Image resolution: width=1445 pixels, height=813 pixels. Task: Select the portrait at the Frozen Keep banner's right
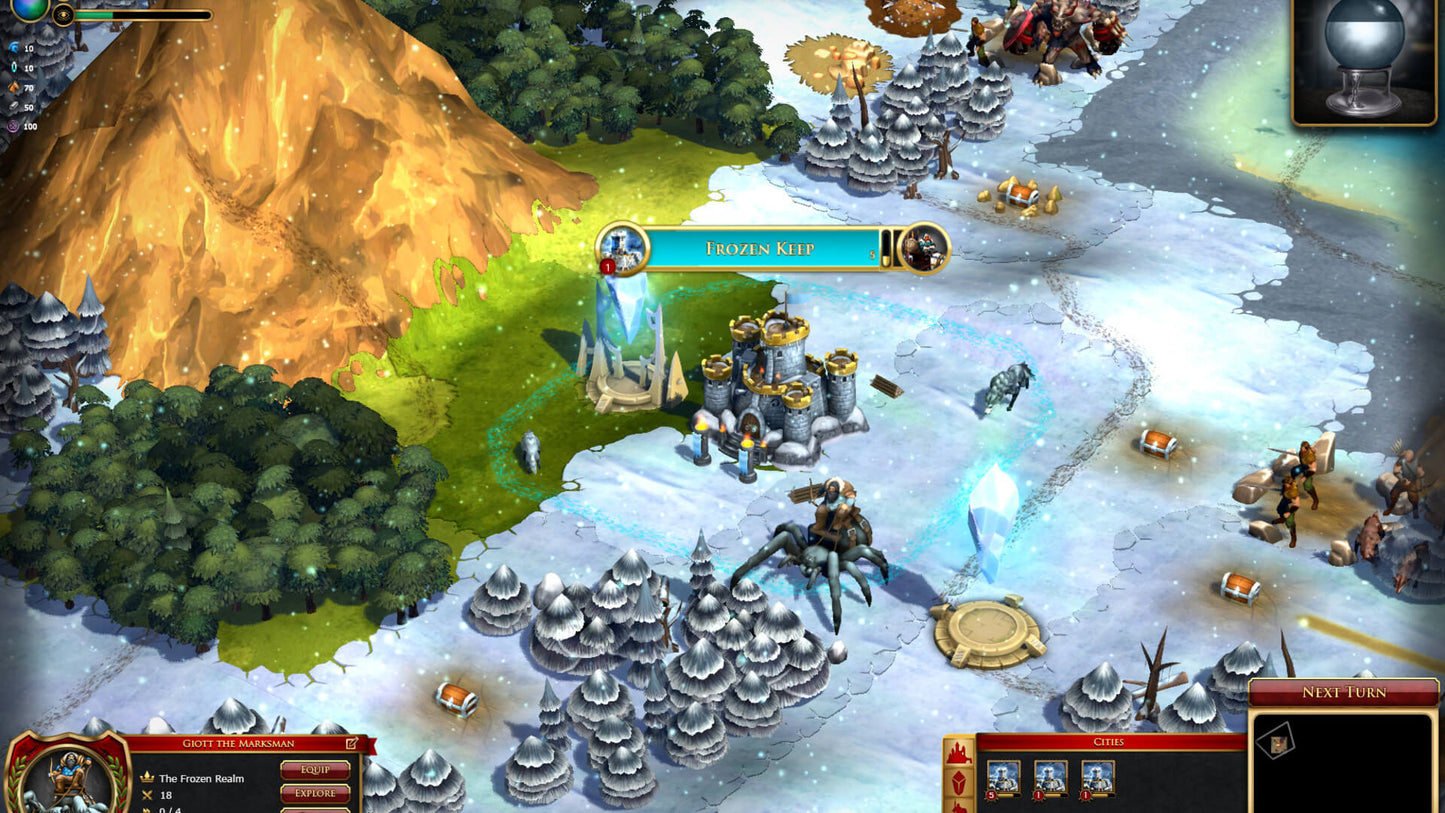point(925,249)
